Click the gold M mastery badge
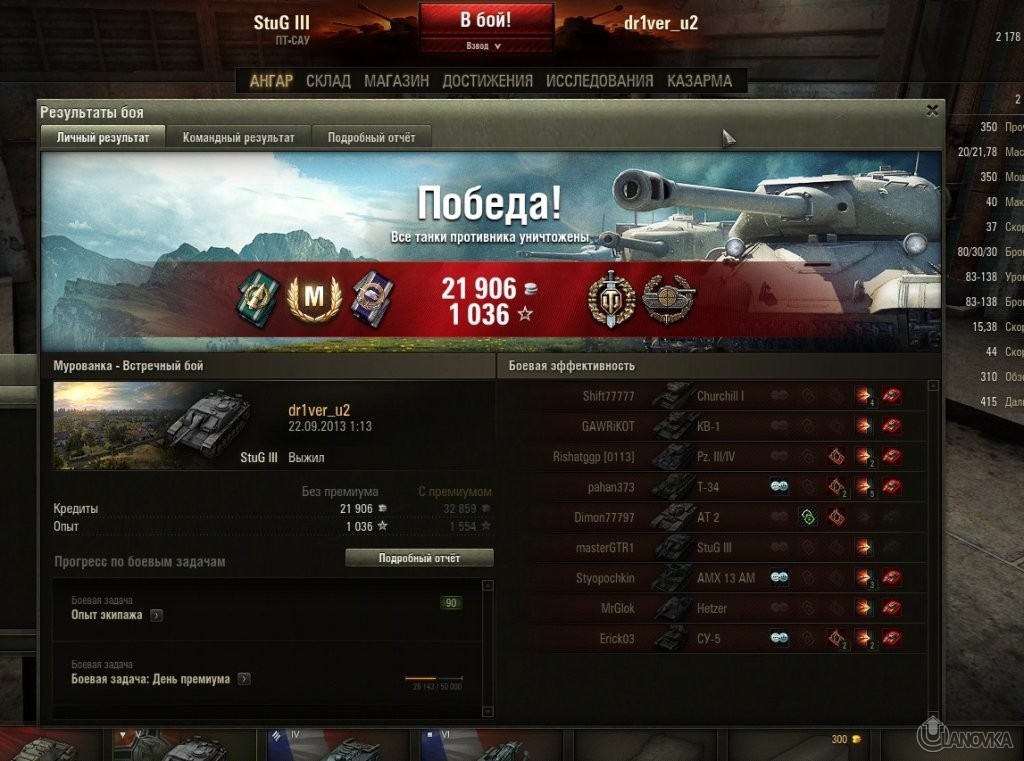Image resolution: width=1024 pixels, height=761 pixels. pyautogui.click(x=314, y=298)
